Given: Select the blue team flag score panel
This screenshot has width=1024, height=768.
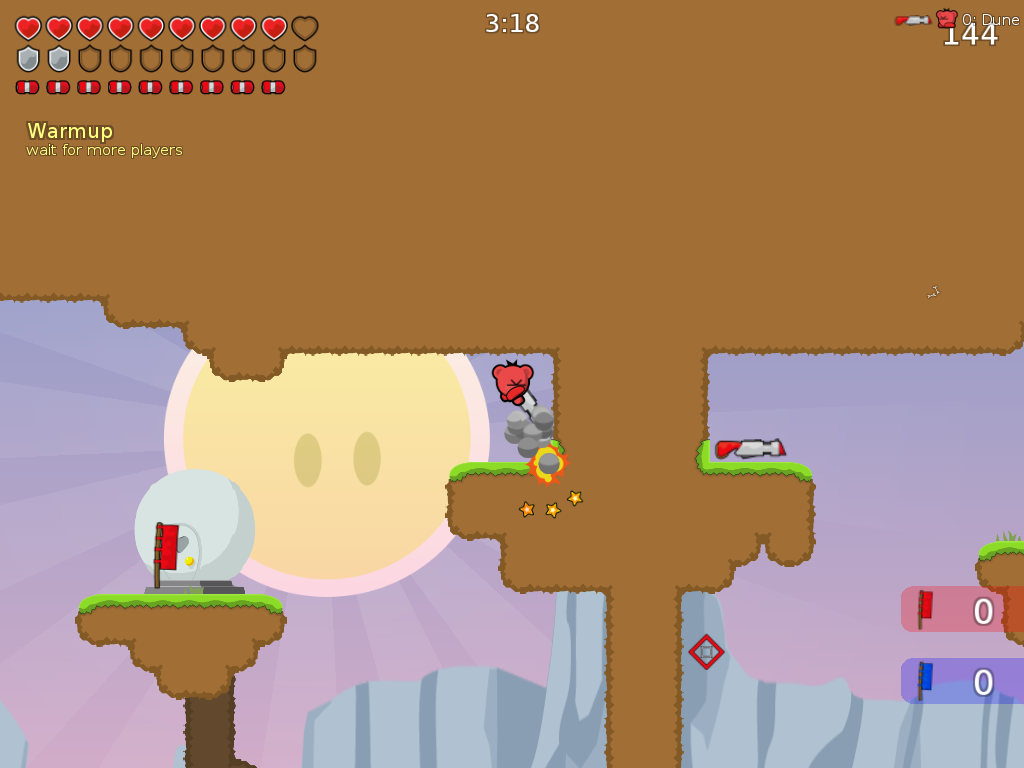Looking at the screenshot, I should (x=961, y=681).
